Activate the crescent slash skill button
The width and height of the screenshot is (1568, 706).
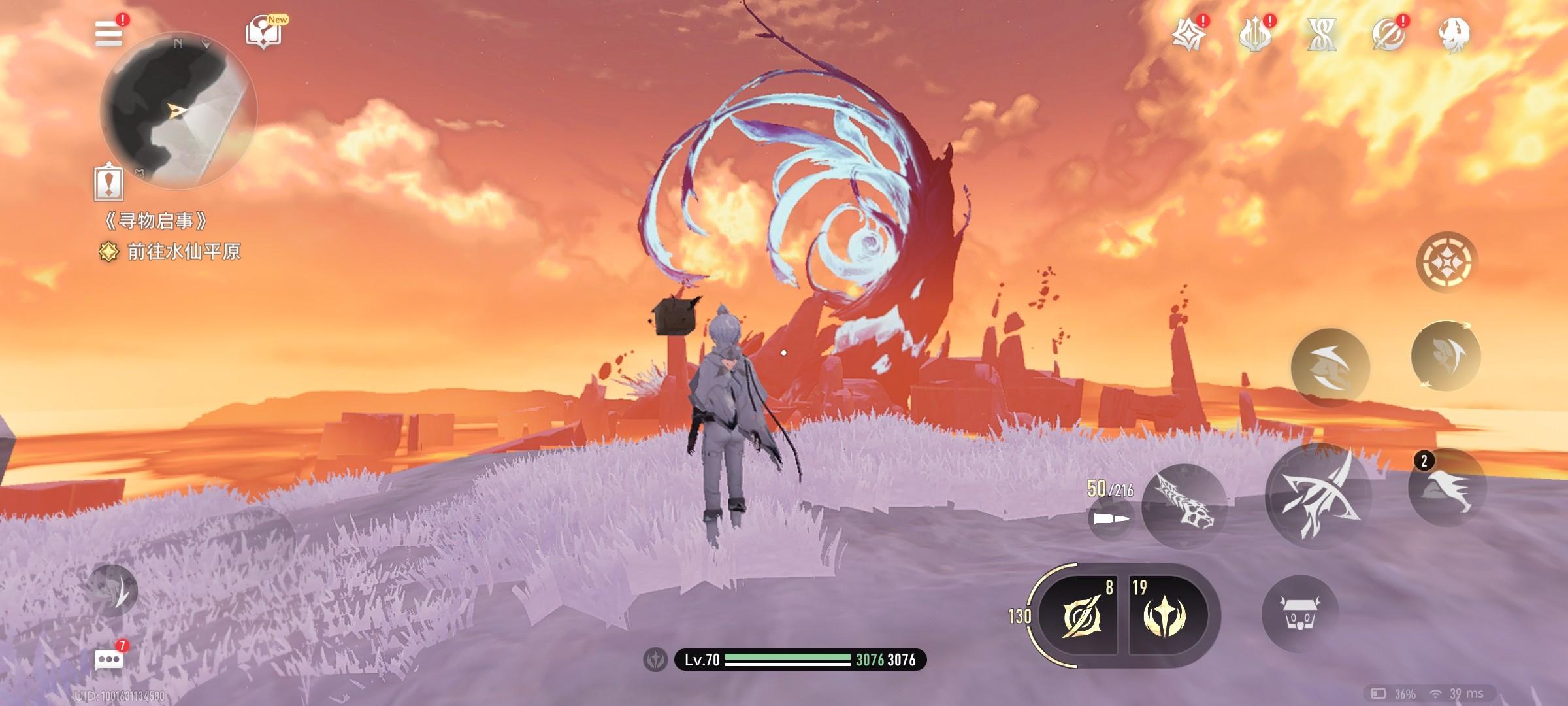[x=1330, y=367]
